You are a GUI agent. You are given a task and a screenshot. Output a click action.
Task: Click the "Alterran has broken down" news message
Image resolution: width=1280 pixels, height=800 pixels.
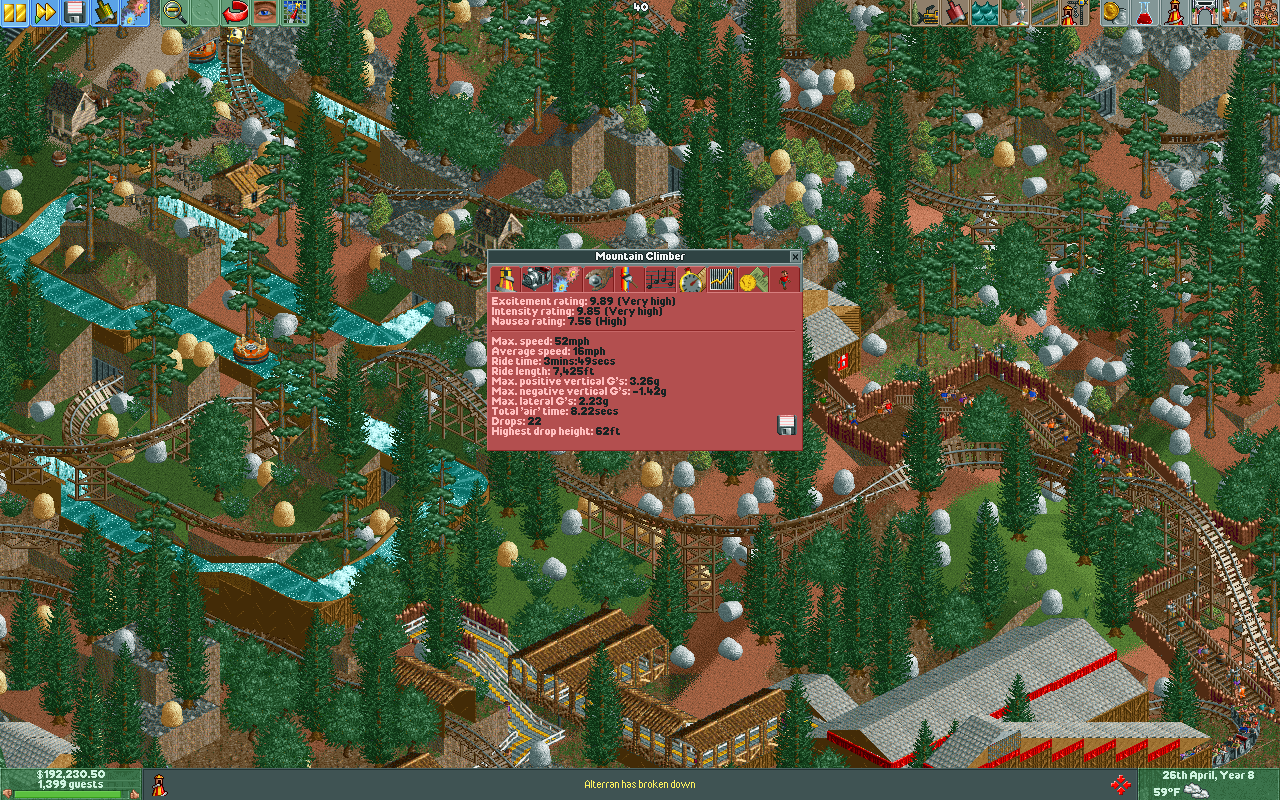[x=640, y=785]
